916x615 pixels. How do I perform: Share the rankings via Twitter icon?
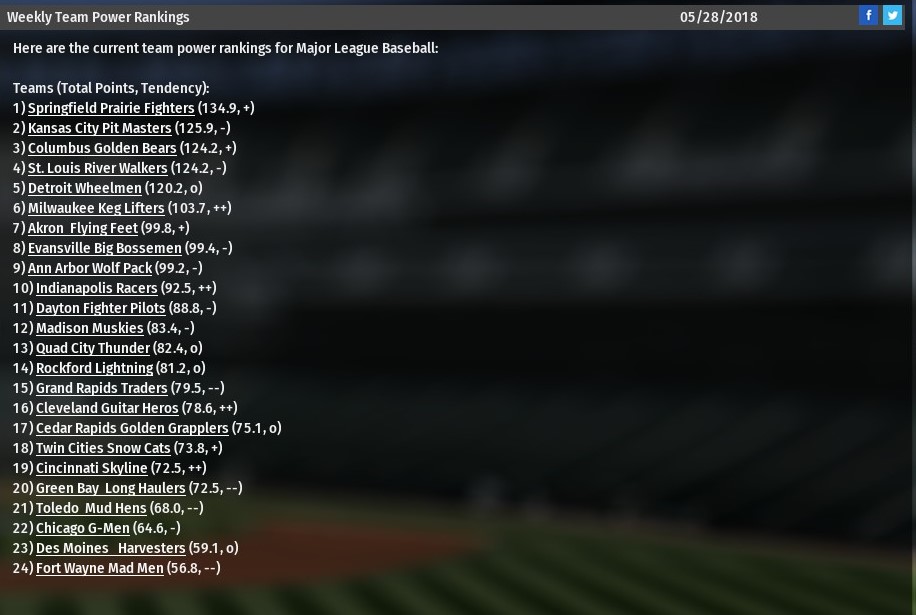click(892, 16)
